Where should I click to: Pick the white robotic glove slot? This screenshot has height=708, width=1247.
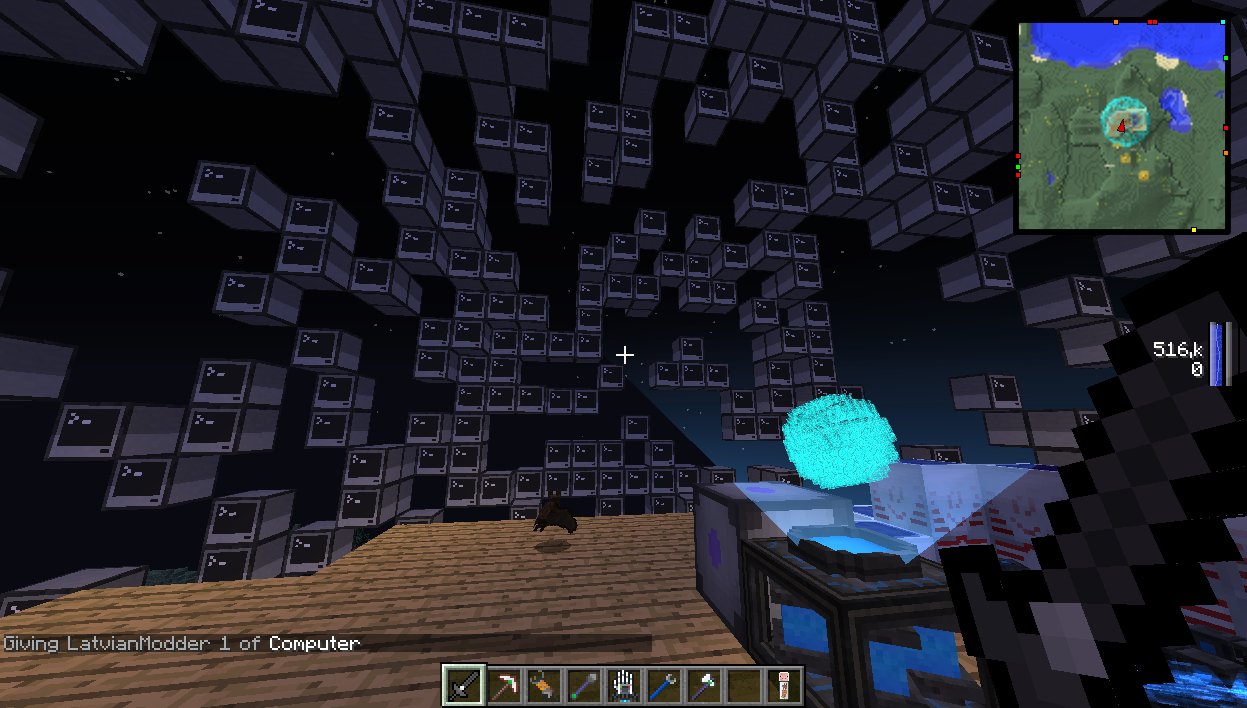[622, 685]
